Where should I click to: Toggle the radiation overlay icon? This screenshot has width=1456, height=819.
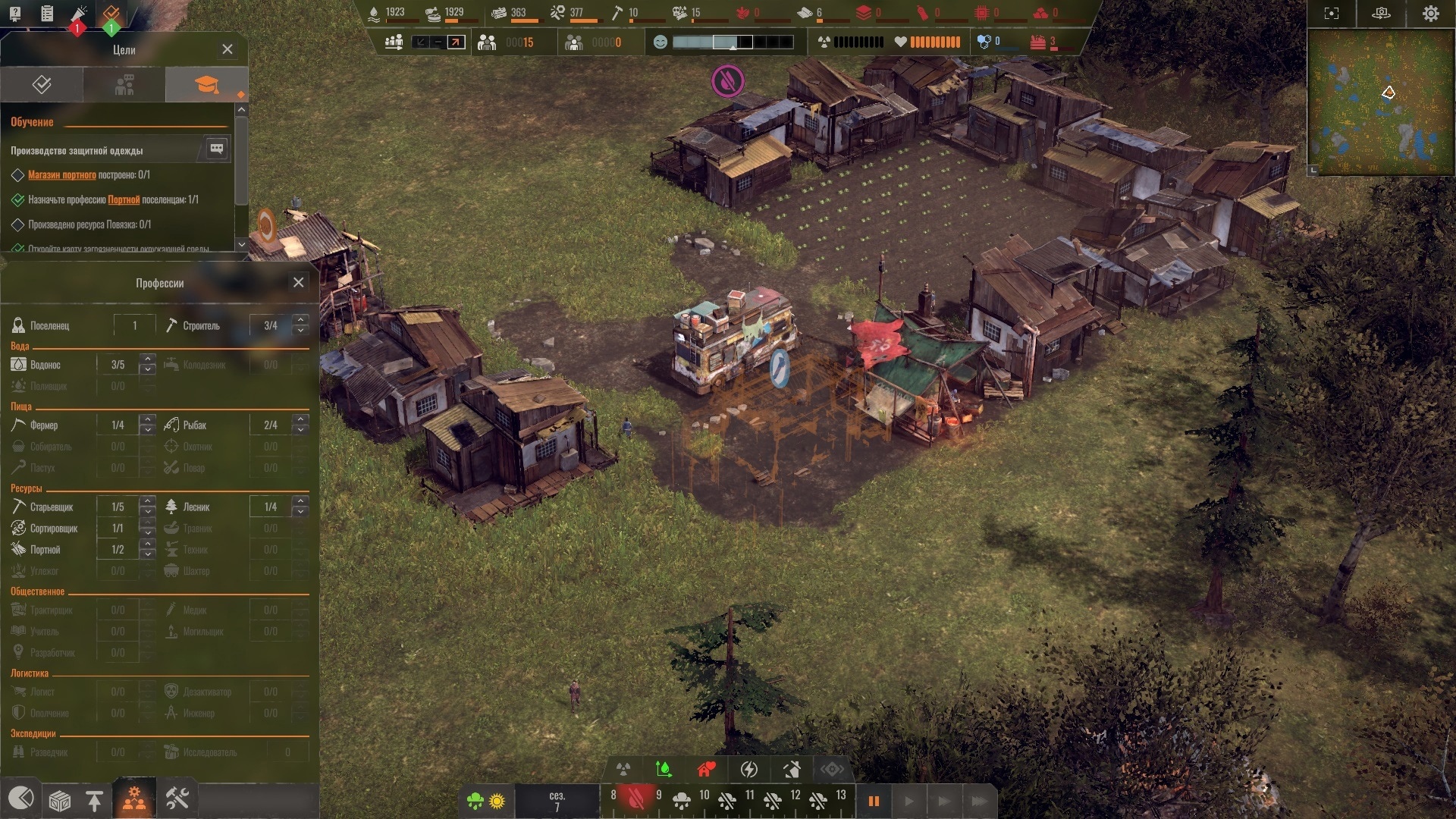pyautogui.click(x=623, y=770)
